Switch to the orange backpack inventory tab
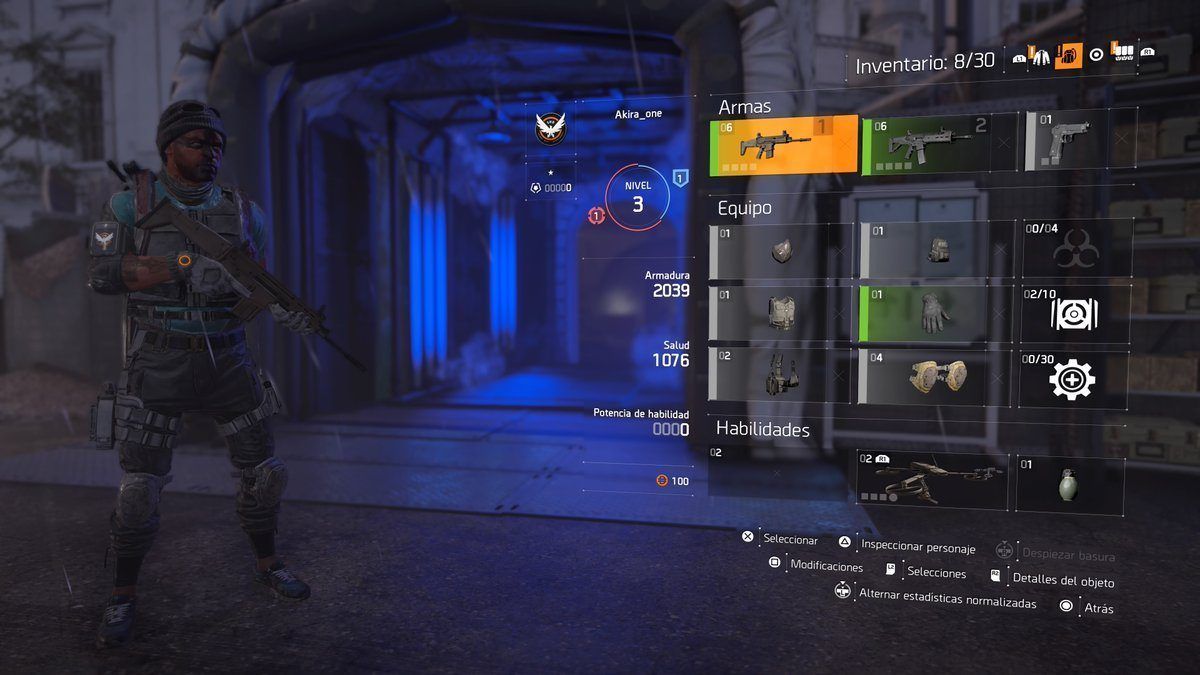 tap(1068, 56)
